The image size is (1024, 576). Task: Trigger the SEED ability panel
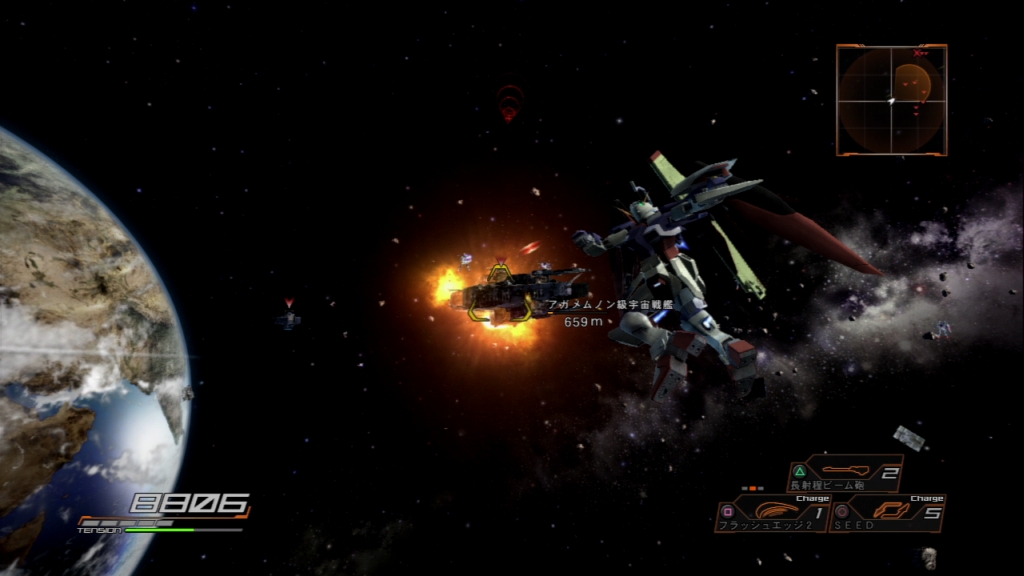click(x=887, y=513)
